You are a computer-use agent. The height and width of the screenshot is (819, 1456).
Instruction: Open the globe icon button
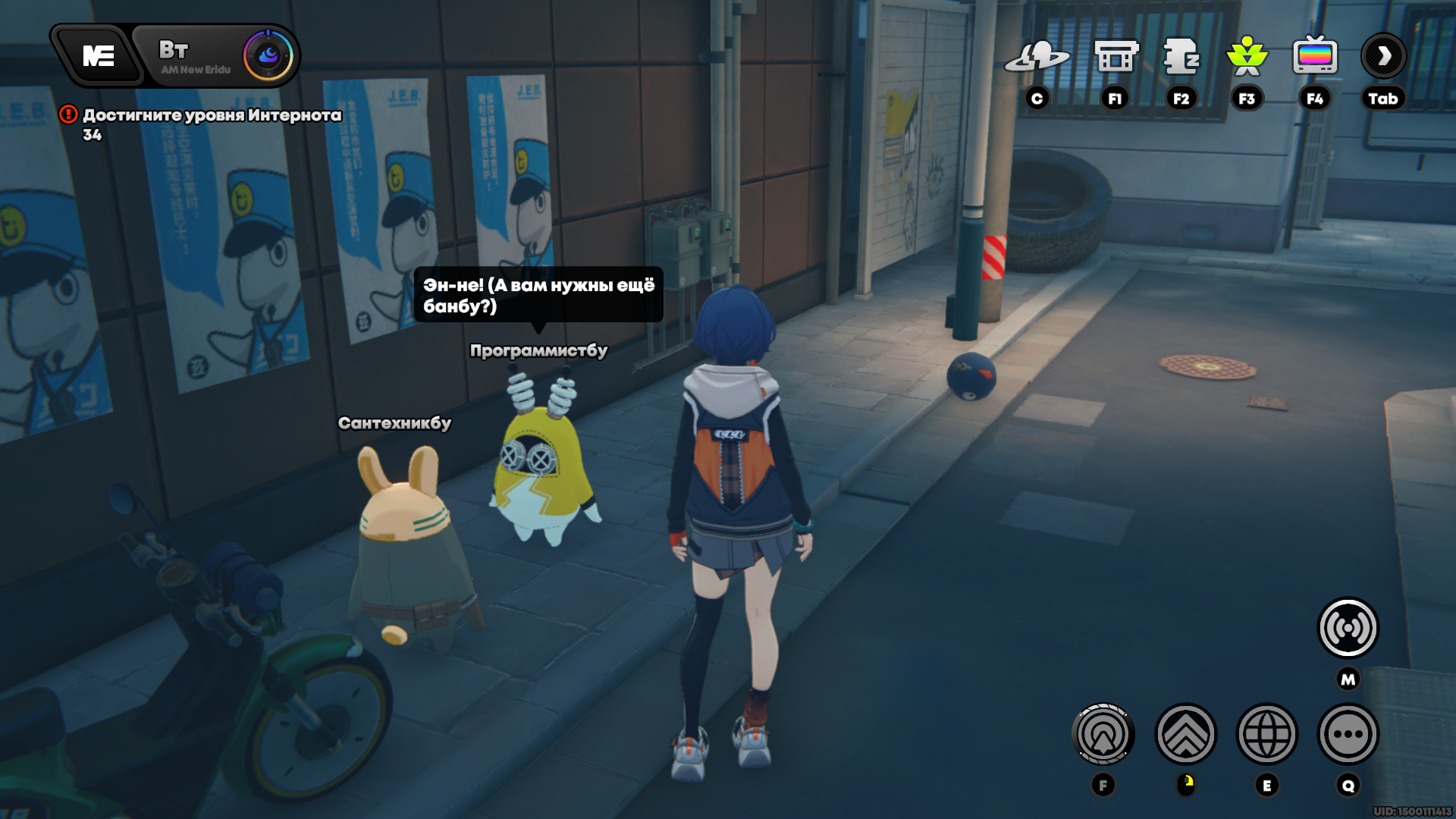1267,734
